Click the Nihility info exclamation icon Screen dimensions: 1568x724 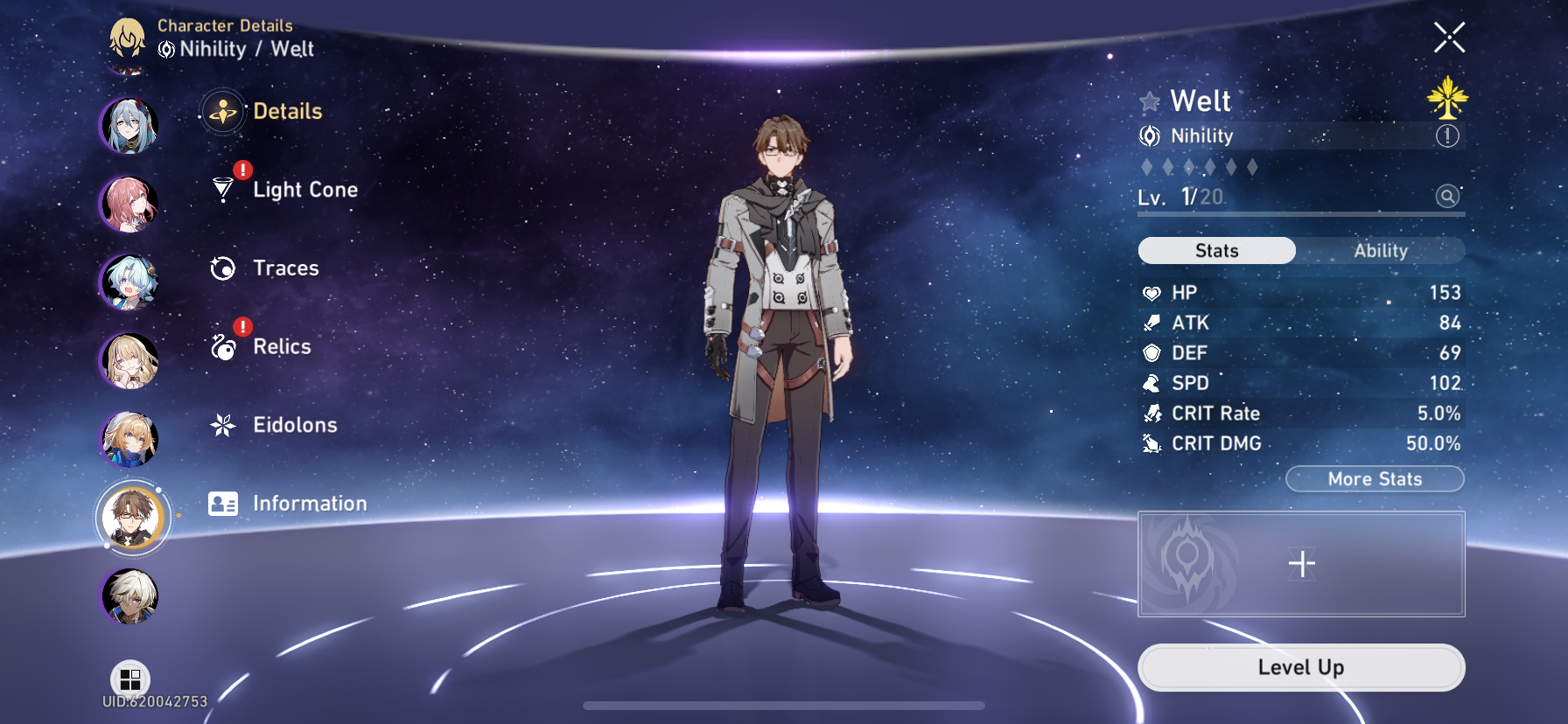(x=1448, y=136)
